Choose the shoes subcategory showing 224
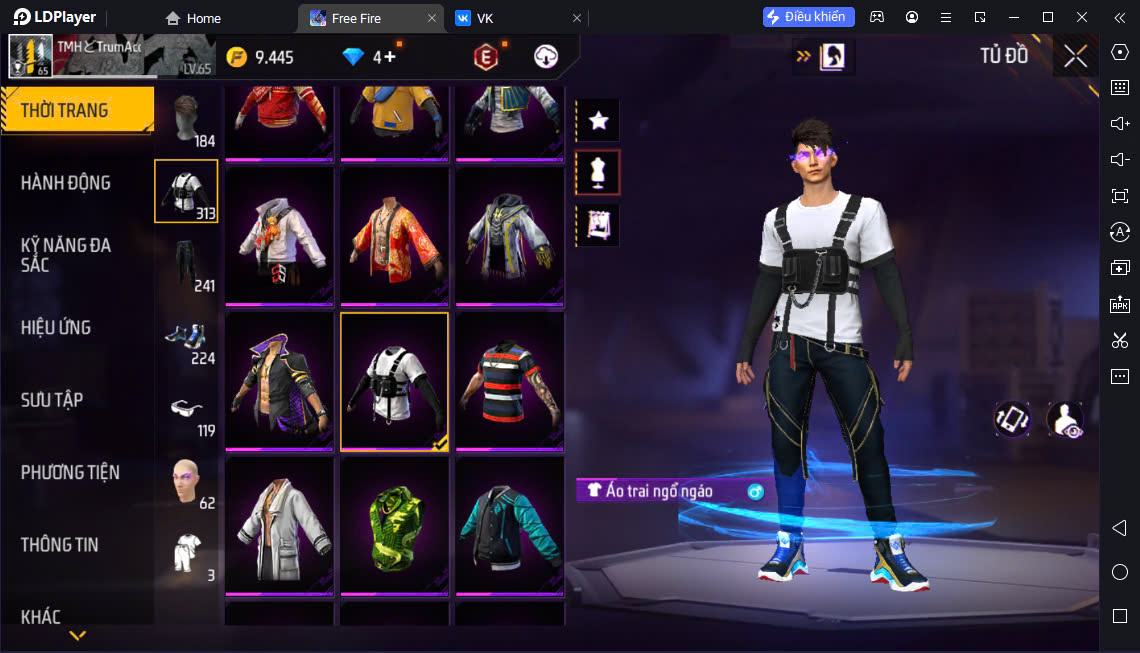1140x653 pixels. point(187,338)
